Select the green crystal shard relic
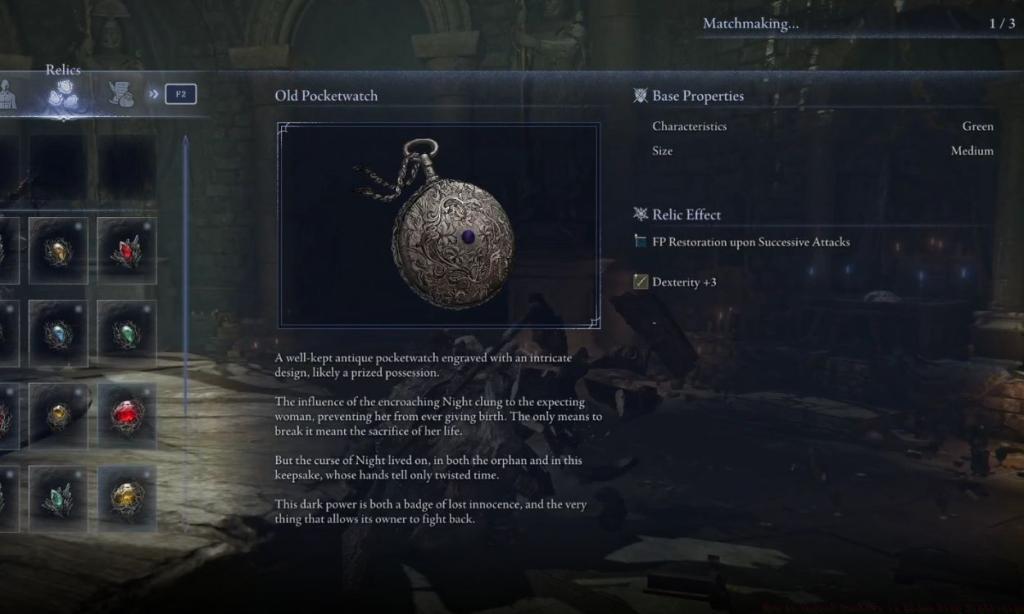This screenshot has width=1024, height=614. (58, 497)
